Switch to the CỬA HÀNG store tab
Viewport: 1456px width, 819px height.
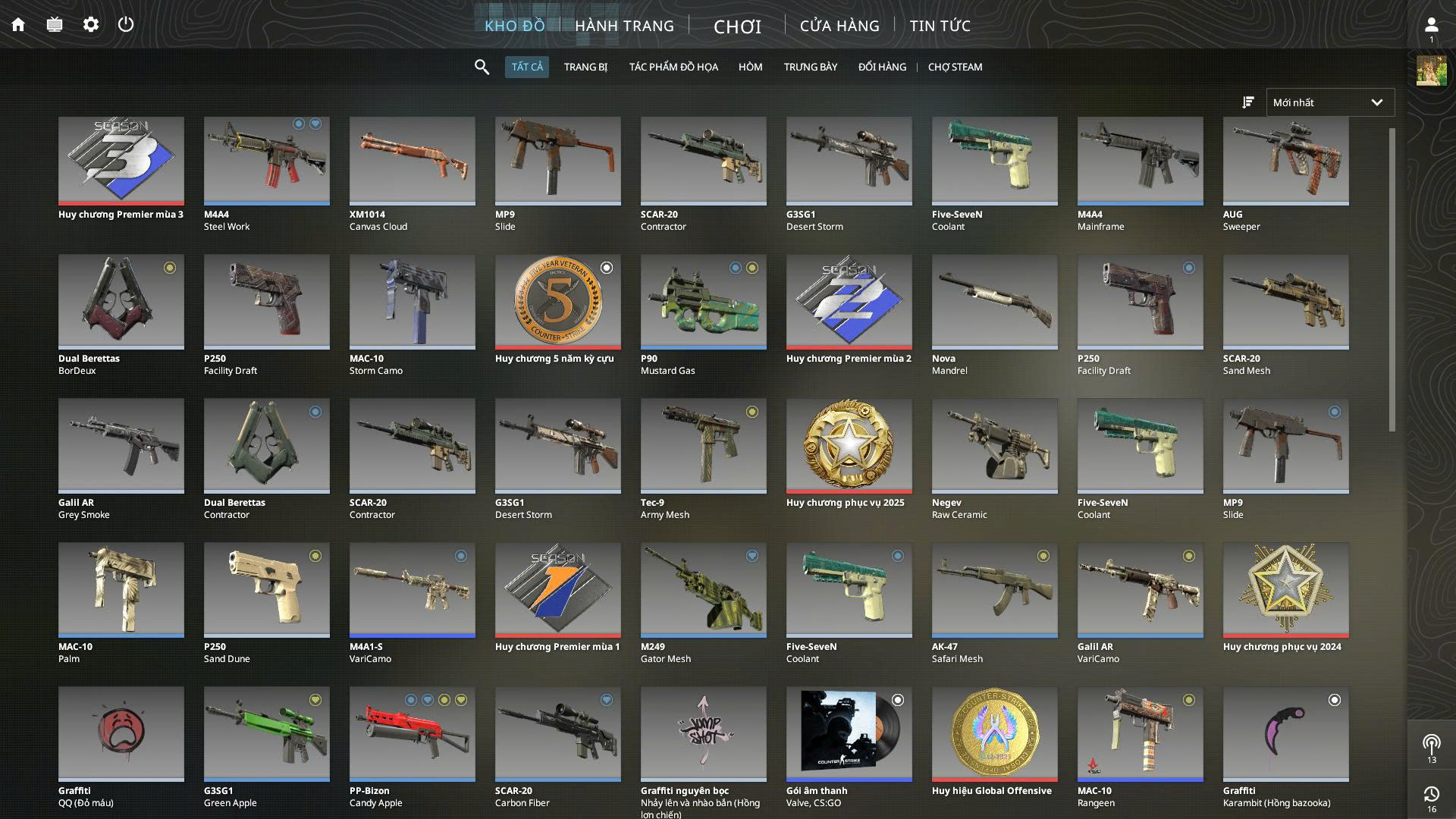(x=839, y=26)
